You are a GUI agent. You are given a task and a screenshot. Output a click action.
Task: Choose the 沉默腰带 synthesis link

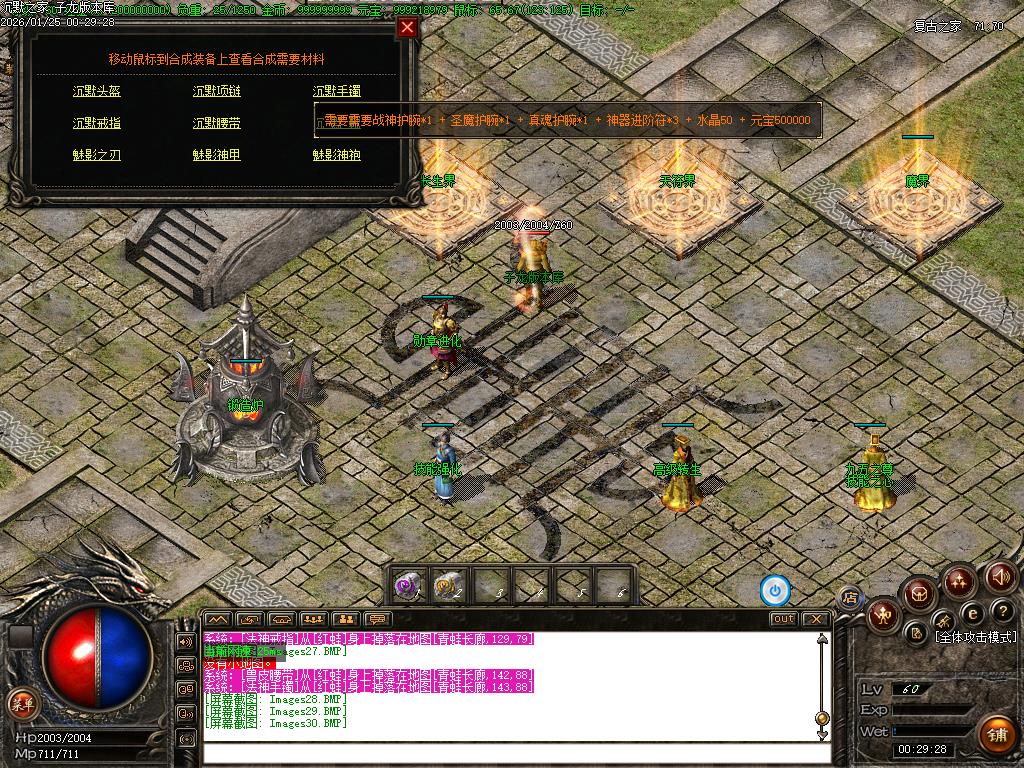point(217,123)
